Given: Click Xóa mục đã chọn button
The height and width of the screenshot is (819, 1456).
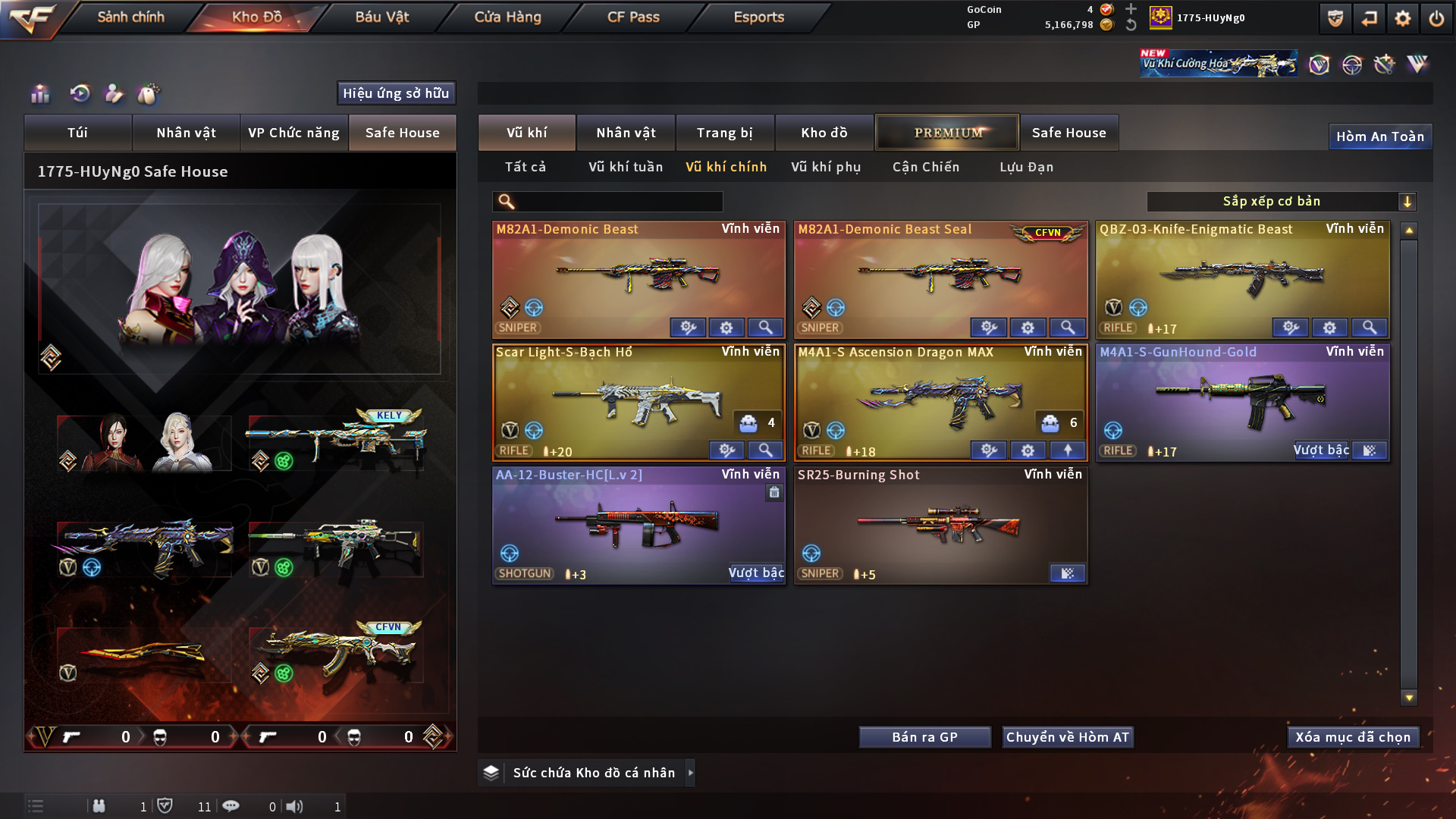Looking at the screenshot, I should click(x=1353, y=737).
